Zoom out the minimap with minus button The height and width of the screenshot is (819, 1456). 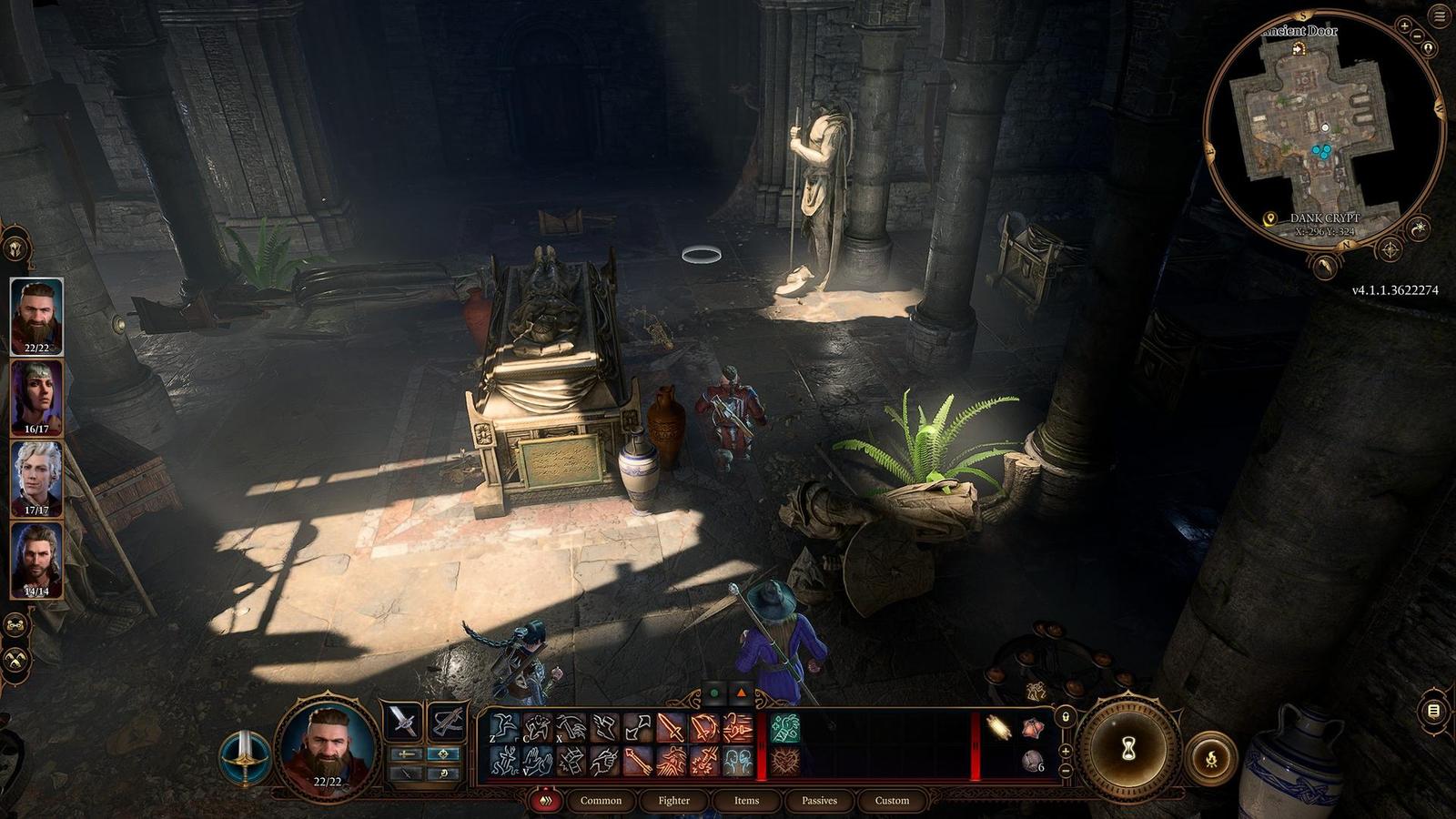1419,37
